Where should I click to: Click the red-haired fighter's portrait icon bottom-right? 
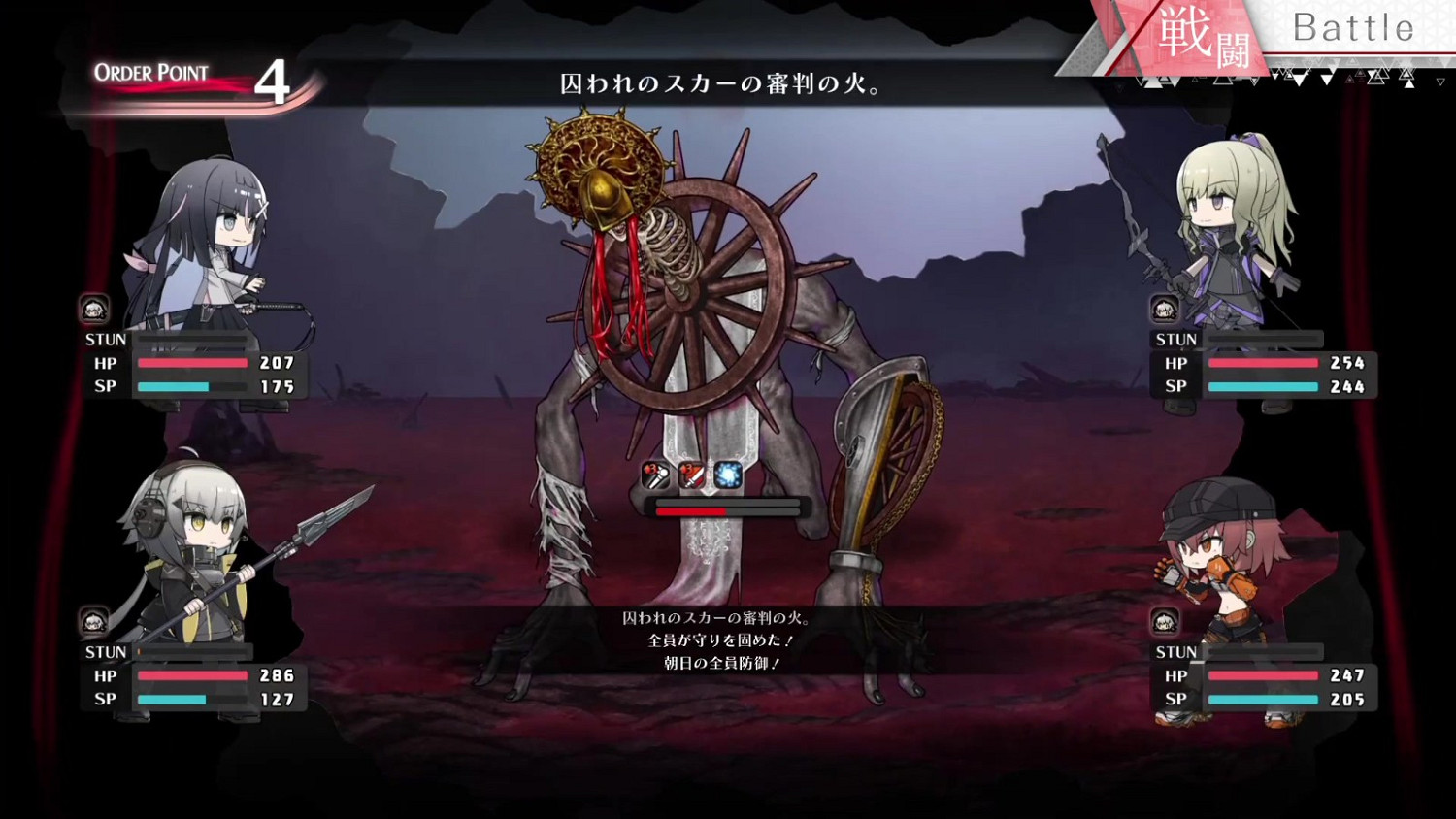point(1163,621)
